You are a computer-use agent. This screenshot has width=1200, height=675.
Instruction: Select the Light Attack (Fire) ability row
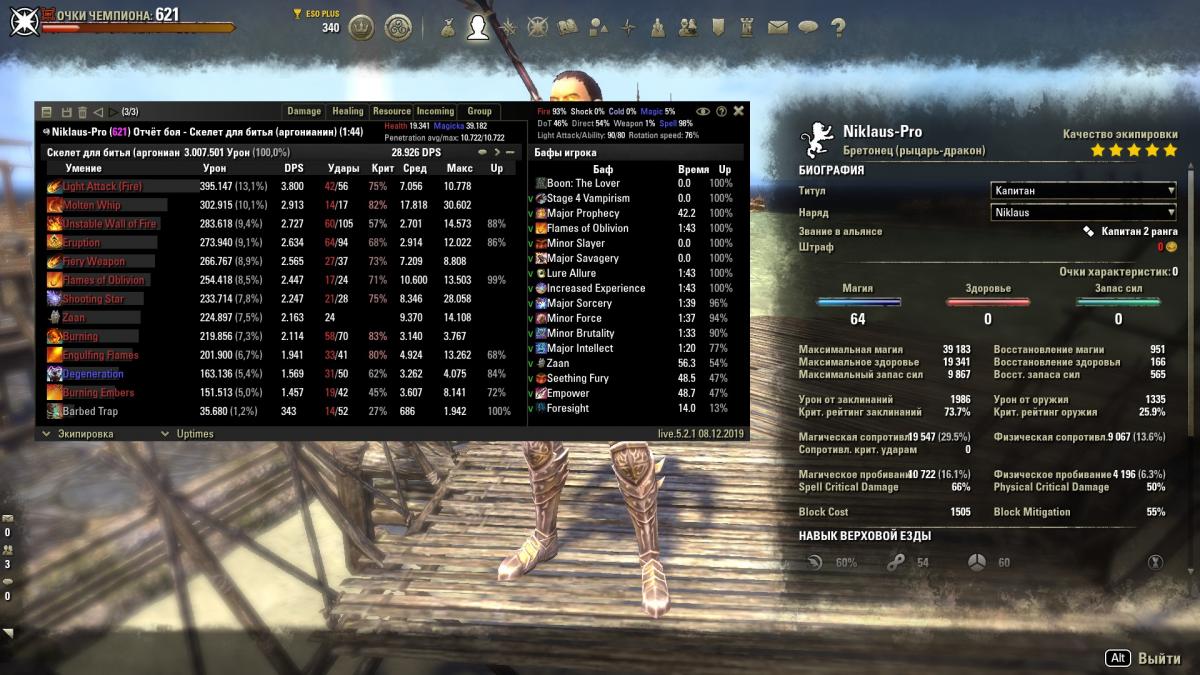point(103,186)
